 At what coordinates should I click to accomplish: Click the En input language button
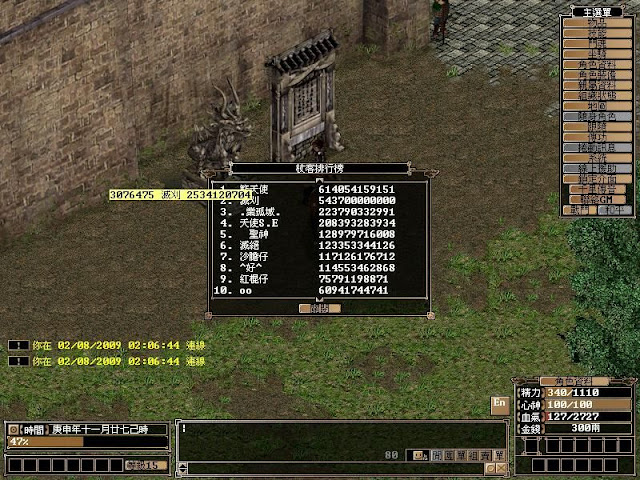point(500,403)
